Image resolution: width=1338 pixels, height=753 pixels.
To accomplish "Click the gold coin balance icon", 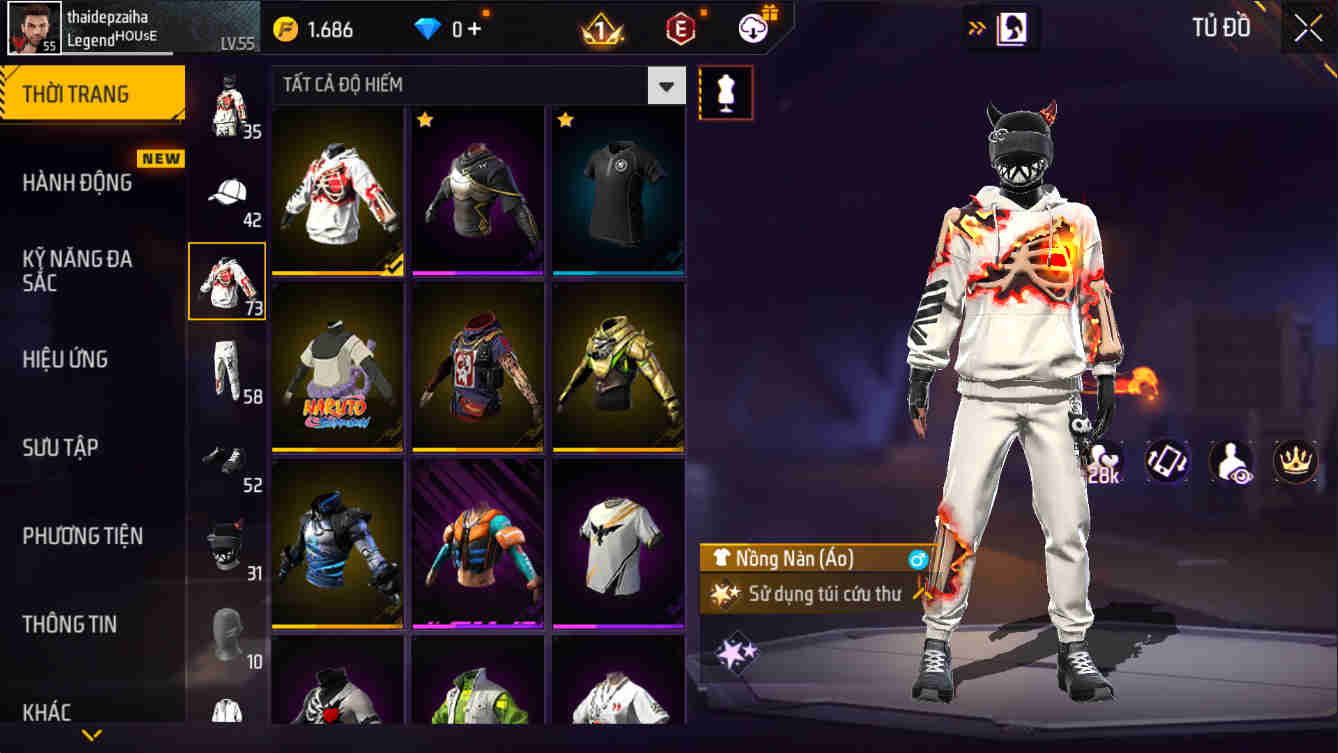I will point(285,30).
